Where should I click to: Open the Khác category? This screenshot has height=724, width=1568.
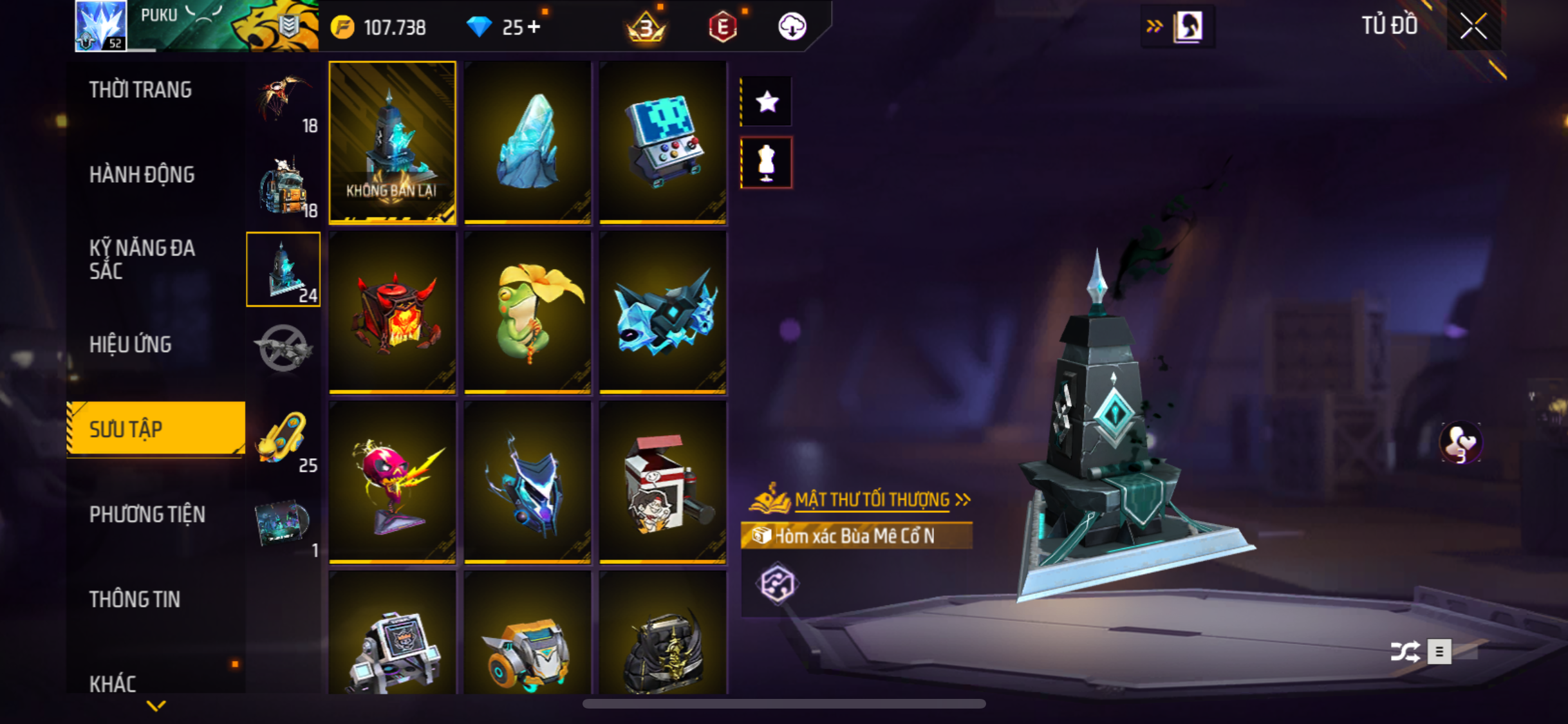pyautogui.click(x=113, y=683)
